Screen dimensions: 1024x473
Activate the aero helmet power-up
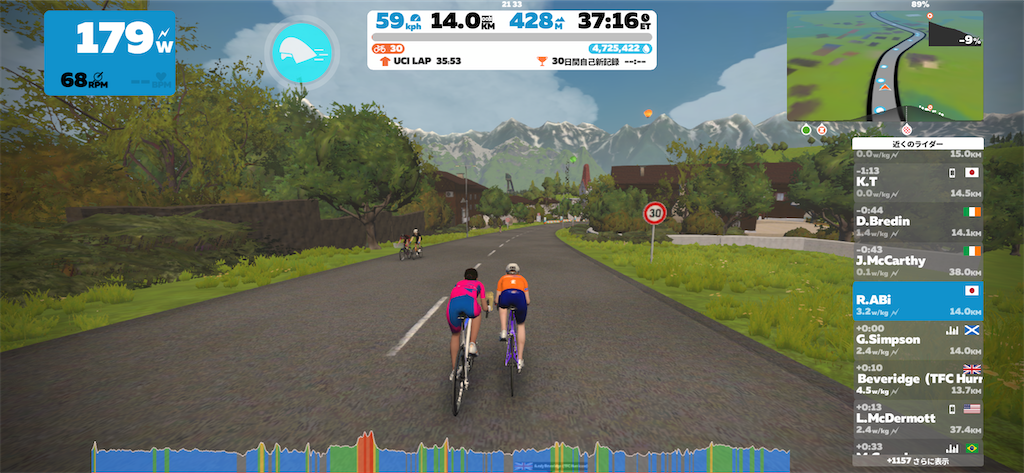[x=300, y=53]
